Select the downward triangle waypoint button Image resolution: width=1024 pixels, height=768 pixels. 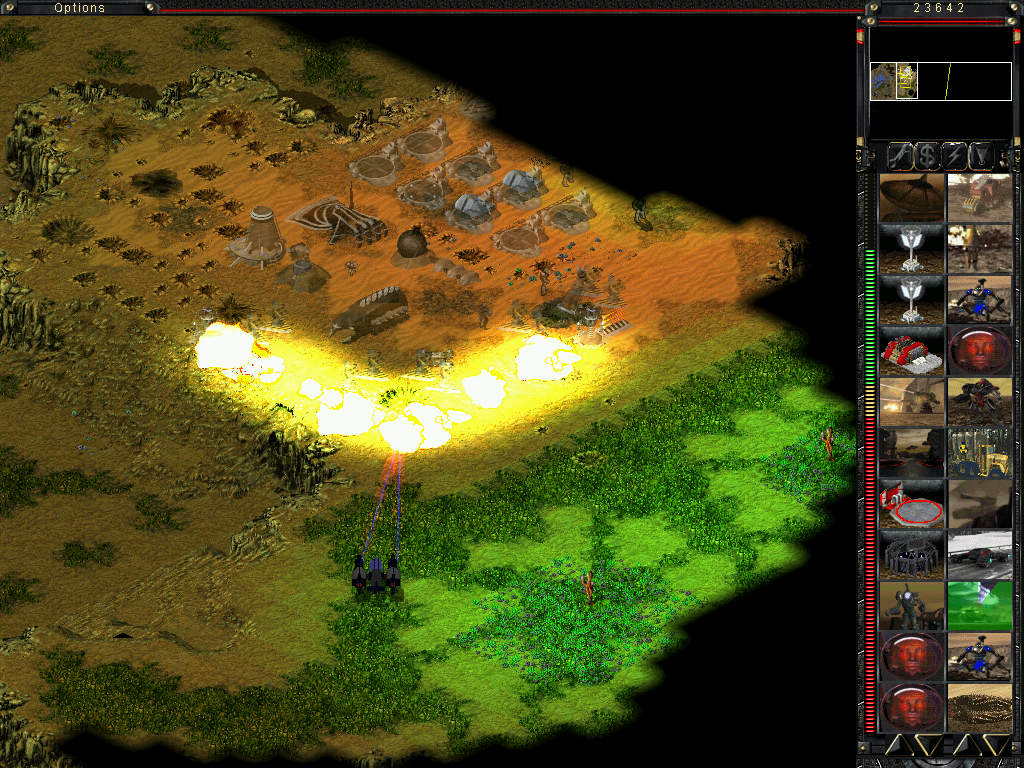point(983,155)
